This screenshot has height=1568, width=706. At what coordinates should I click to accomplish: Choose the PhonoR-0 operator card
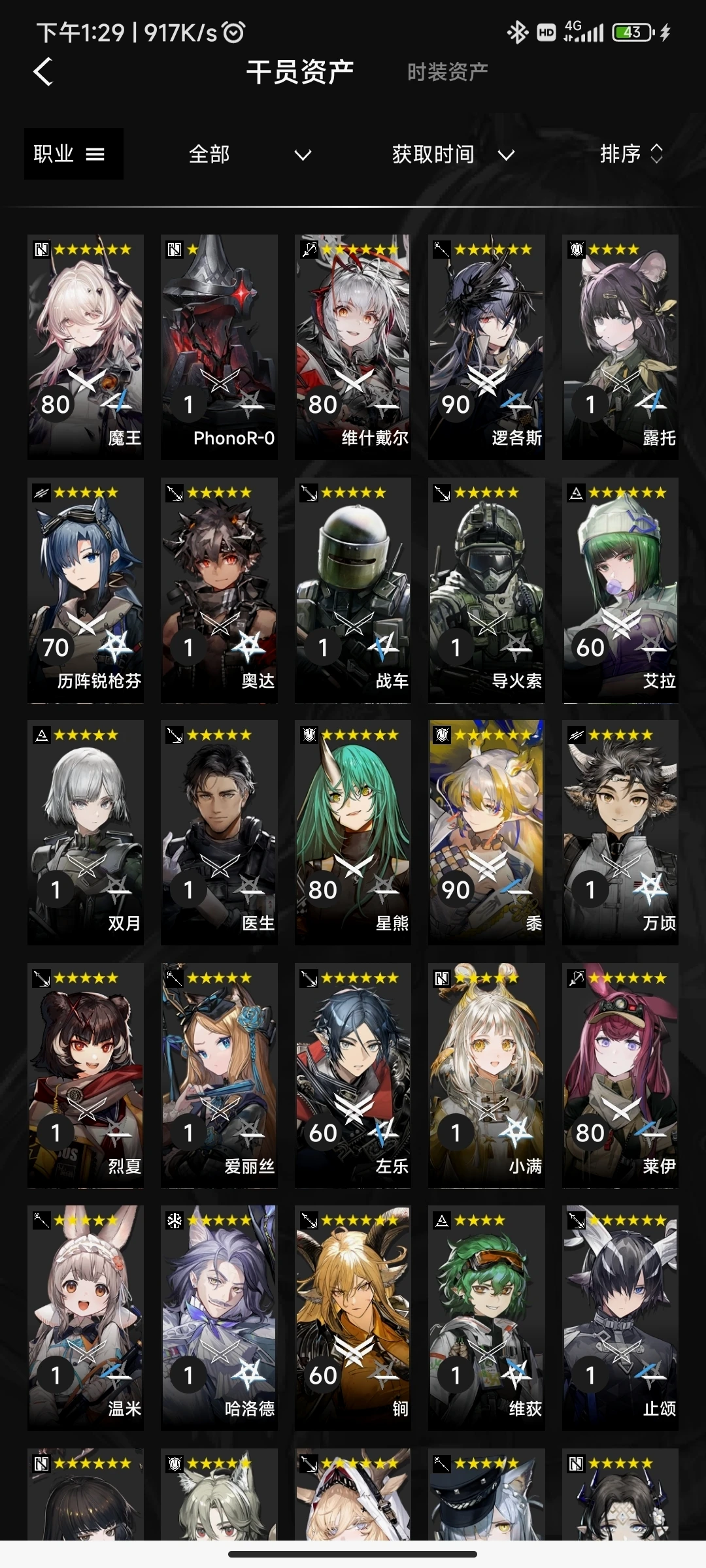tap(219, 346)
